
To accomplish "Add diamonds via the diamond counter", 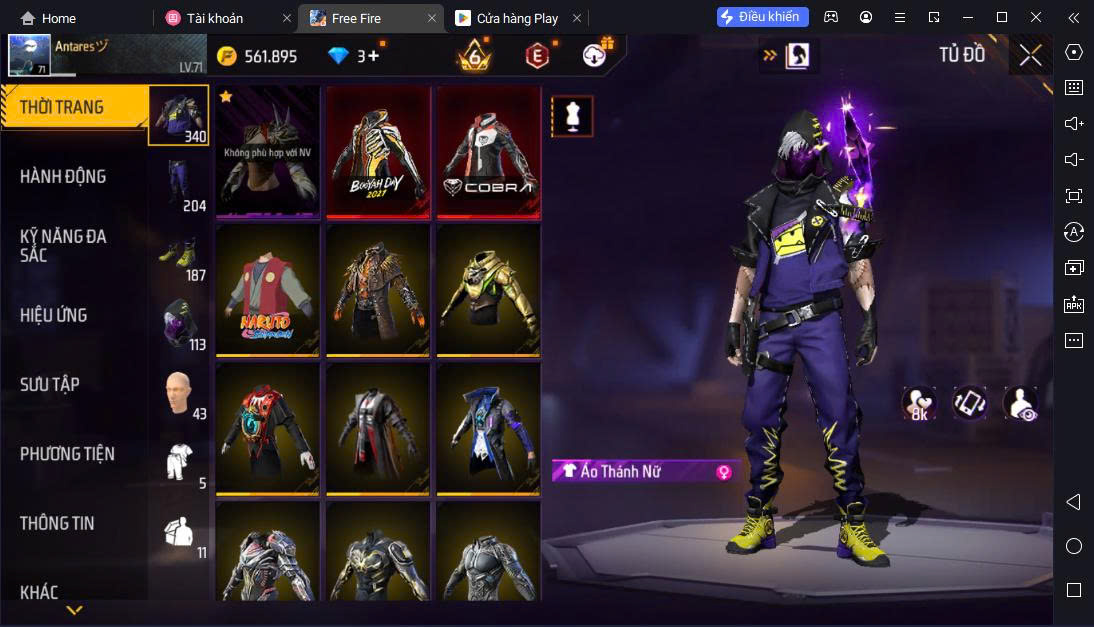I will [358, 56].
